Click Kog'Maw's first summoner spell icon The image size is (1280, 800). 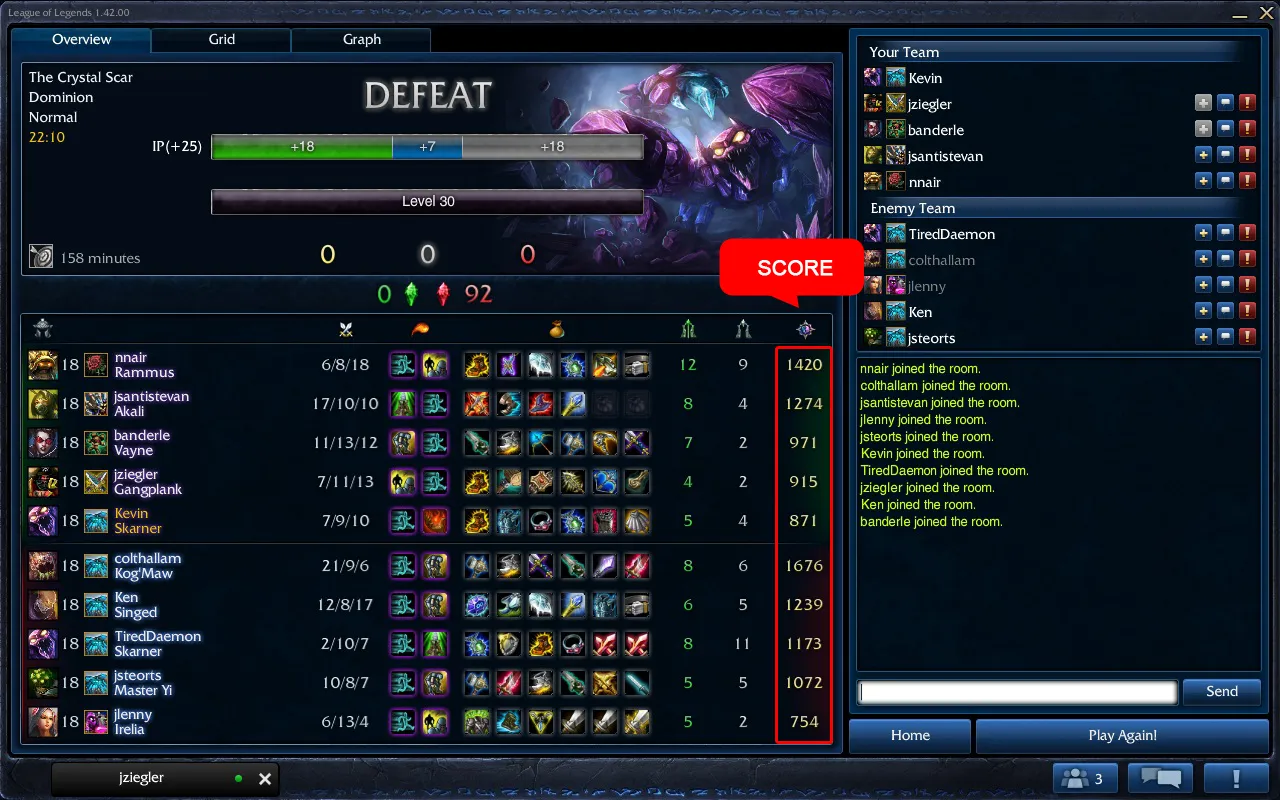pyautogui.click(x=403, y=565)
